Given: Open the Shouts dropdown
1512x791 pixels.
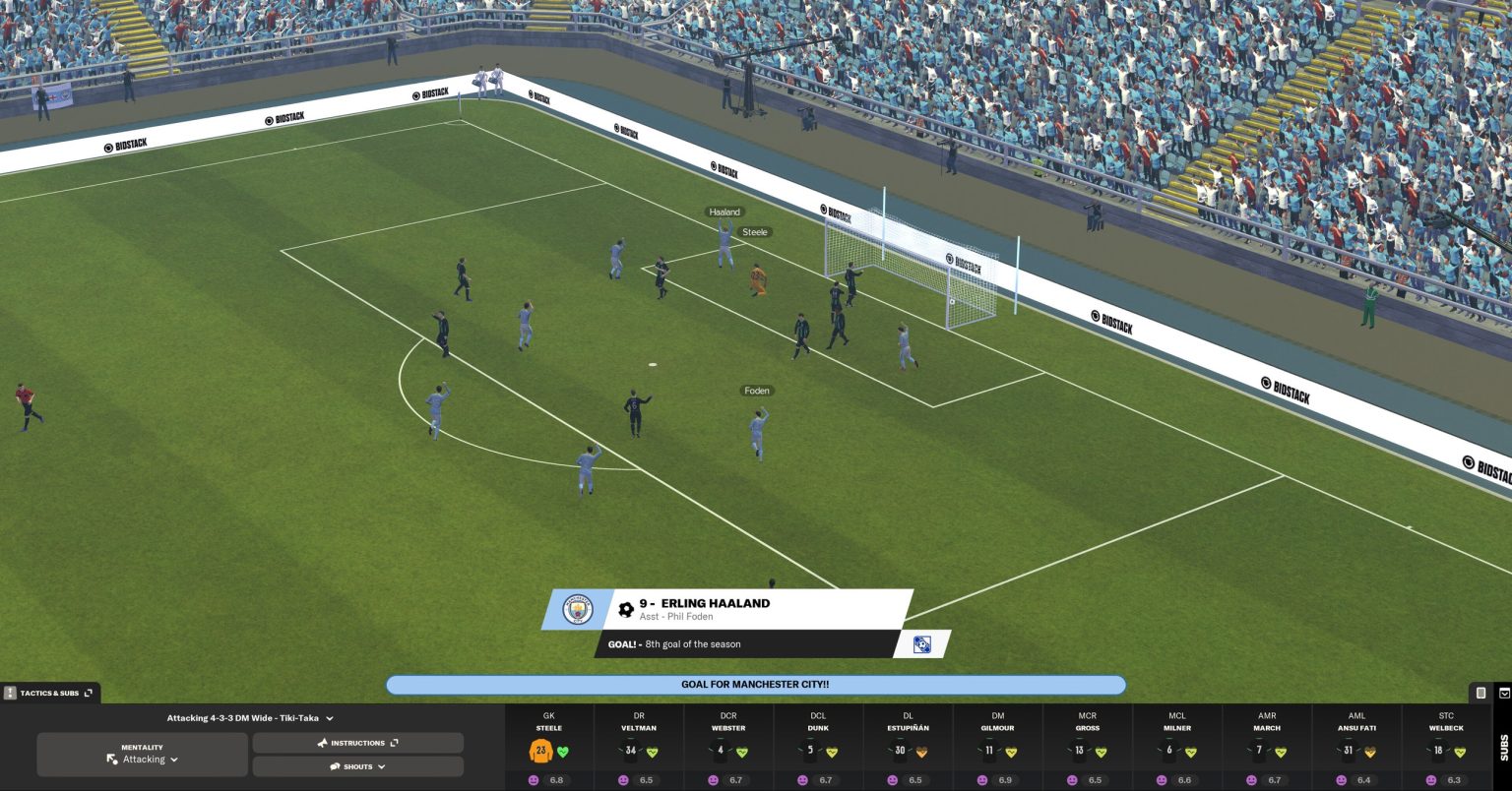Looking at the screenshot, I should click(x=357, y=765).
